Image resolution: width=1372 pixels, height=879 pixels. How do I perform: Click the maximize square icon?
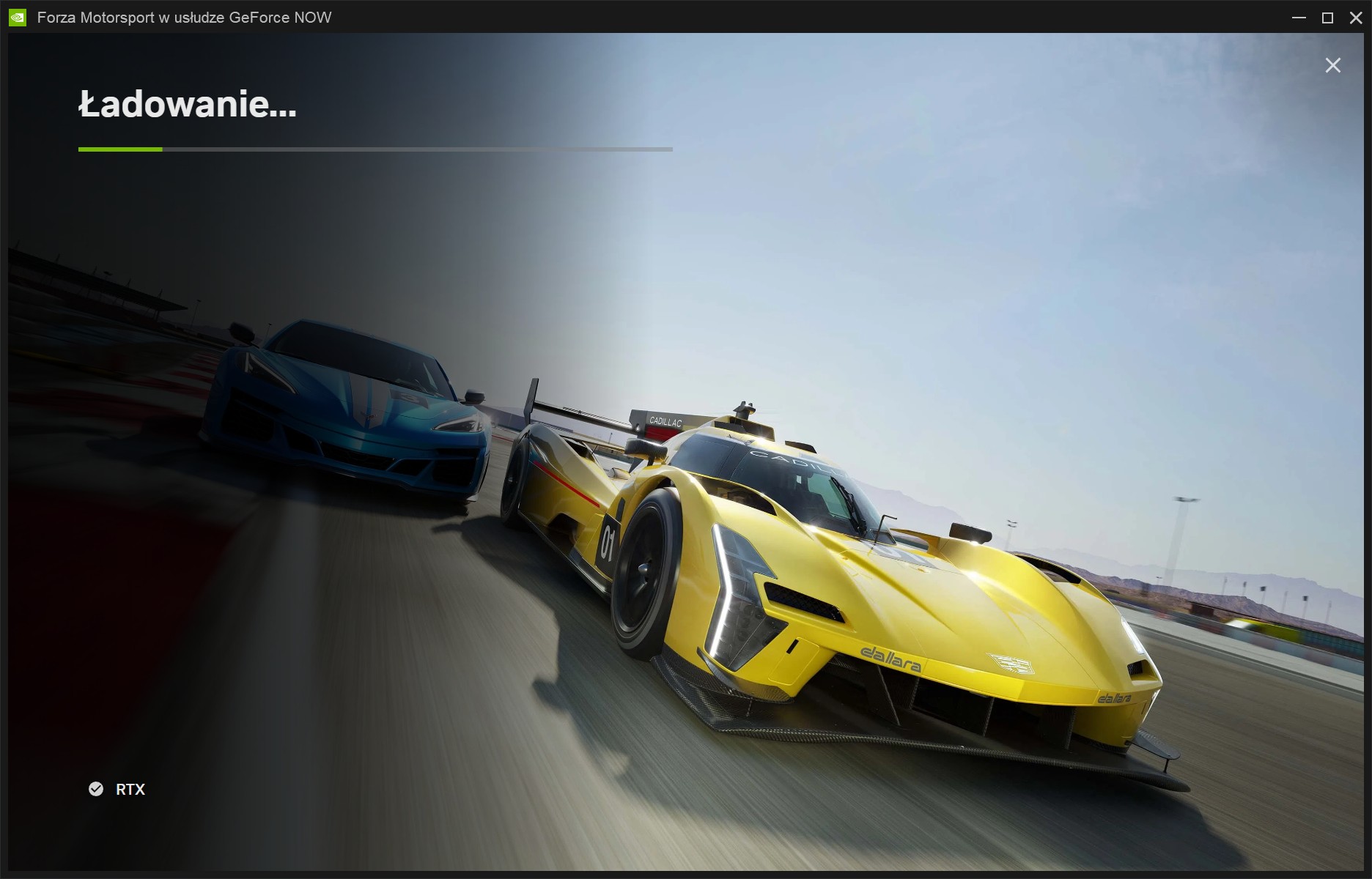click(x=1327, y=17)
